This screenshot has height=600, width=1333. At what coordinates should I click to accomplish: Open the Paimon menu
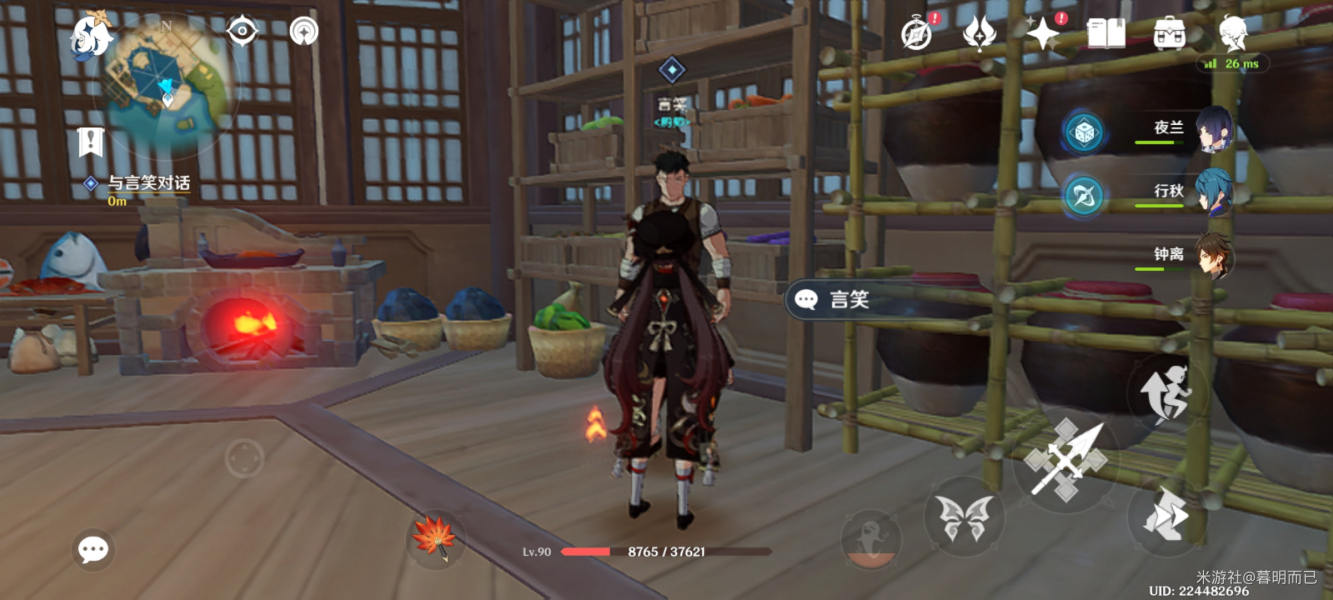91,37
